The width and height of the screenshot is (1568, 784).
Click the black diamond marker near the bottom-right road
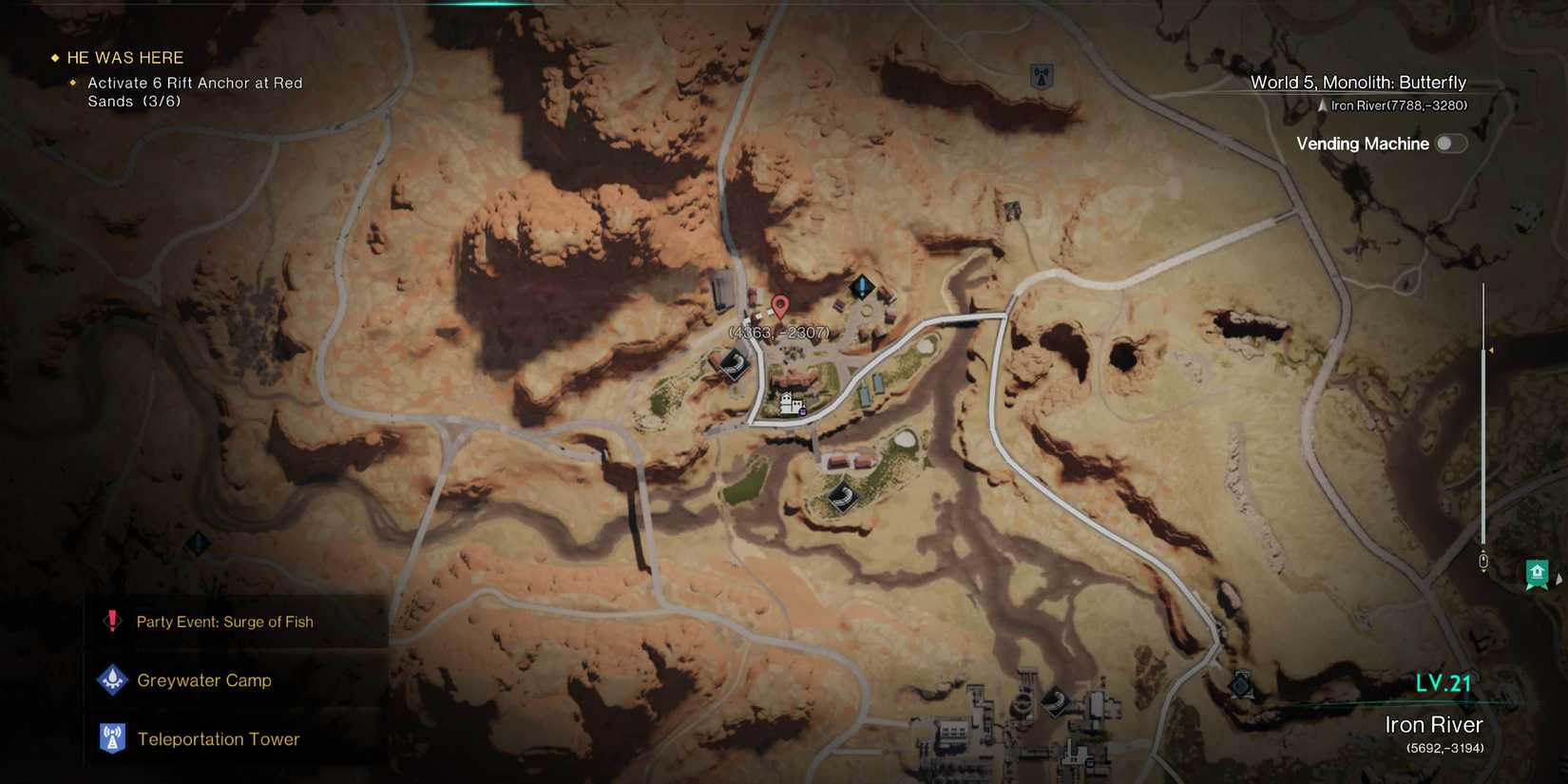point(1241,686)
